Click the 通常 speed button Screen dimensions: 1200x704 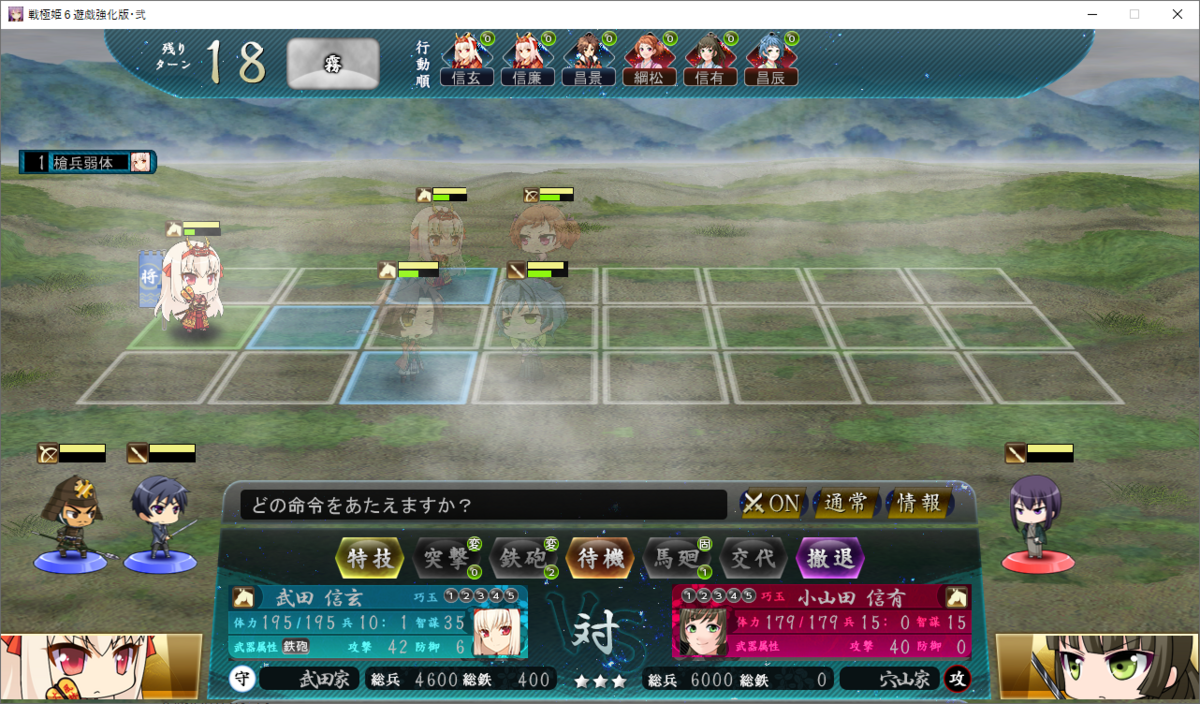tap(847, 503)
